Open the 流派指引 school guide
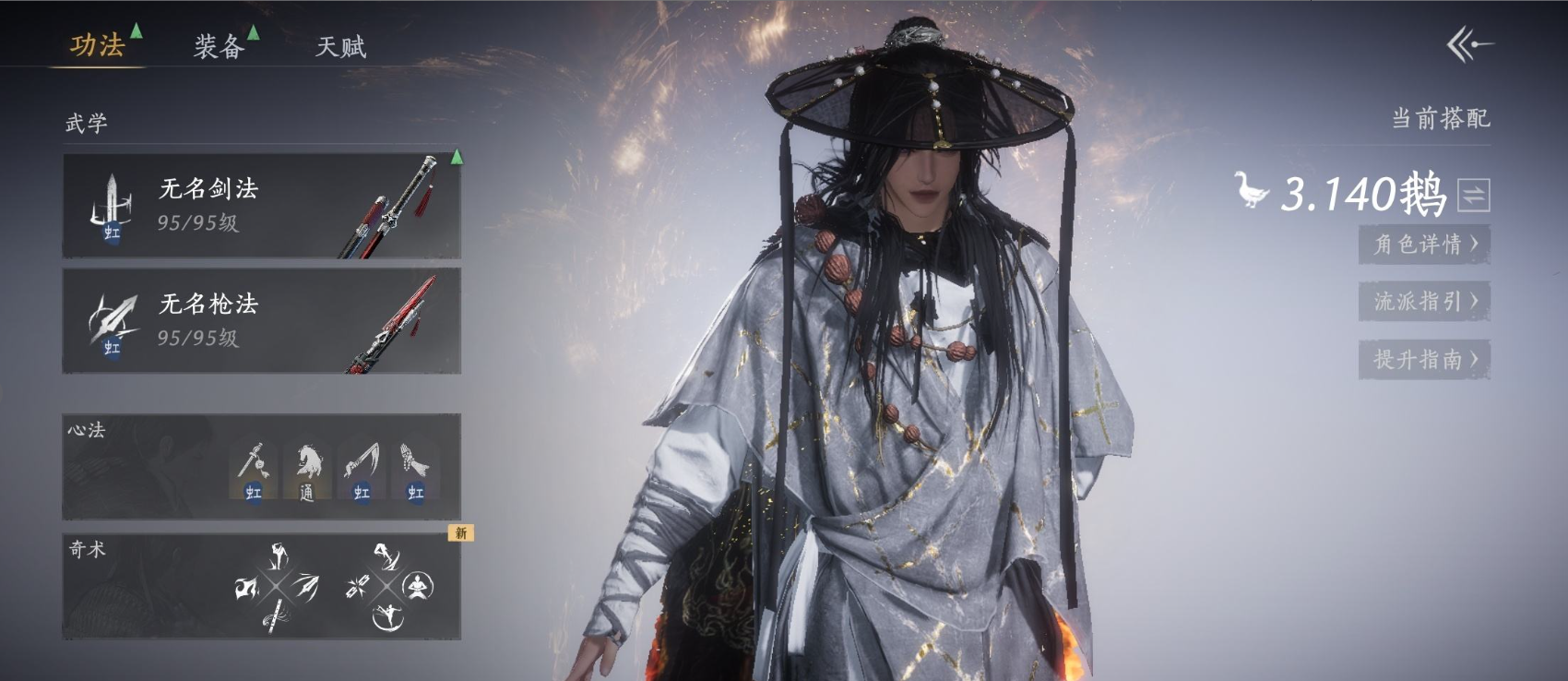 pos(1424,302)
